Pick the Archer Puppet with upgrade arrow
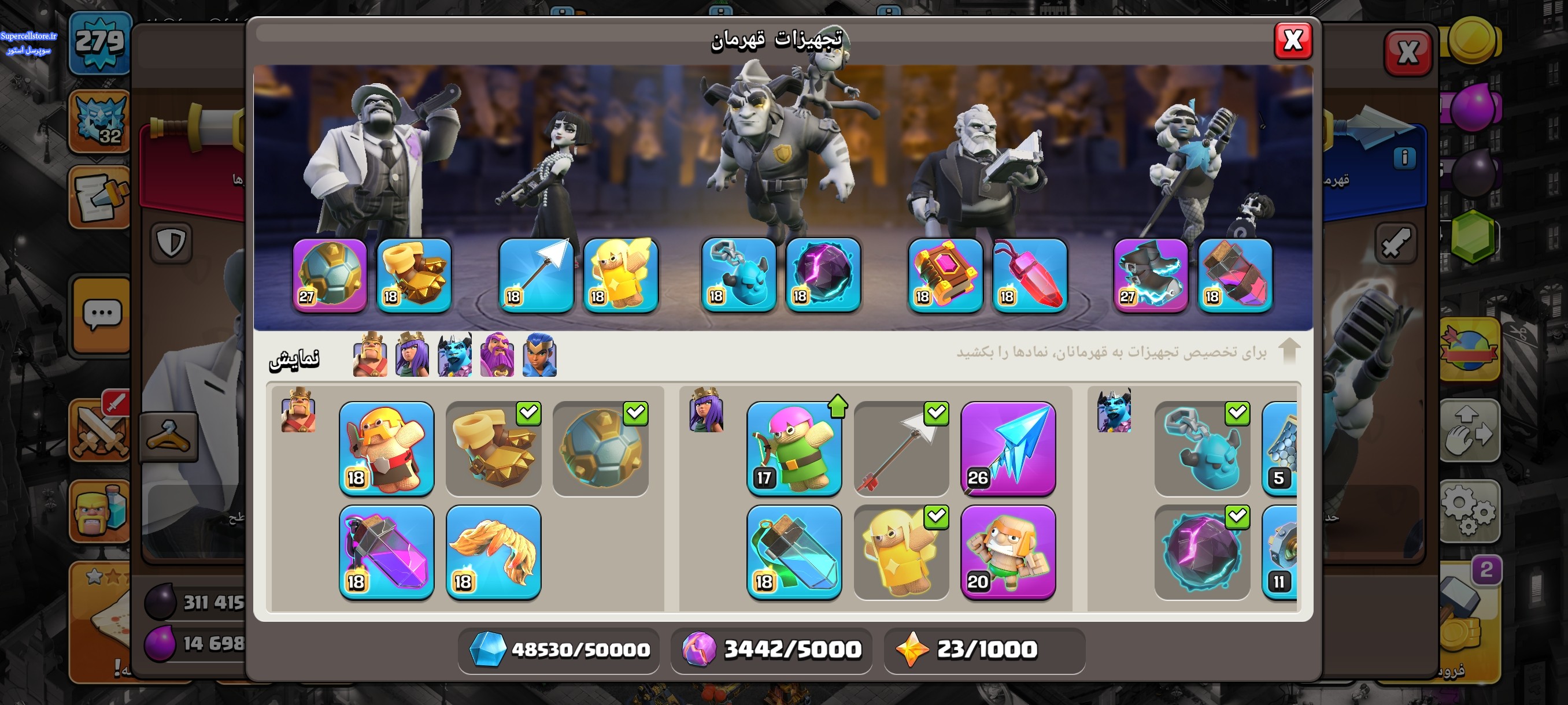This screenshot has height=705, width=1568. (x=794, y=448)
